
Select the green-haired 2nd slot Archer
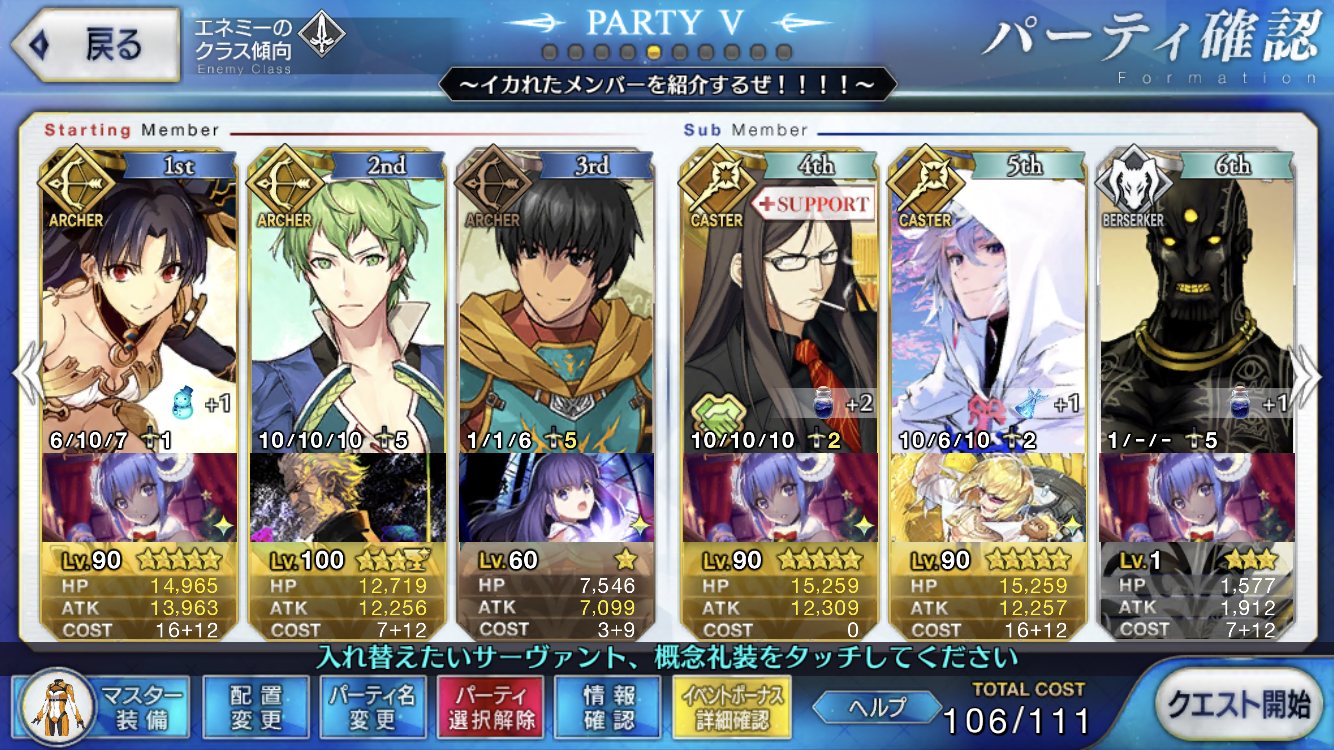[348, 300]
